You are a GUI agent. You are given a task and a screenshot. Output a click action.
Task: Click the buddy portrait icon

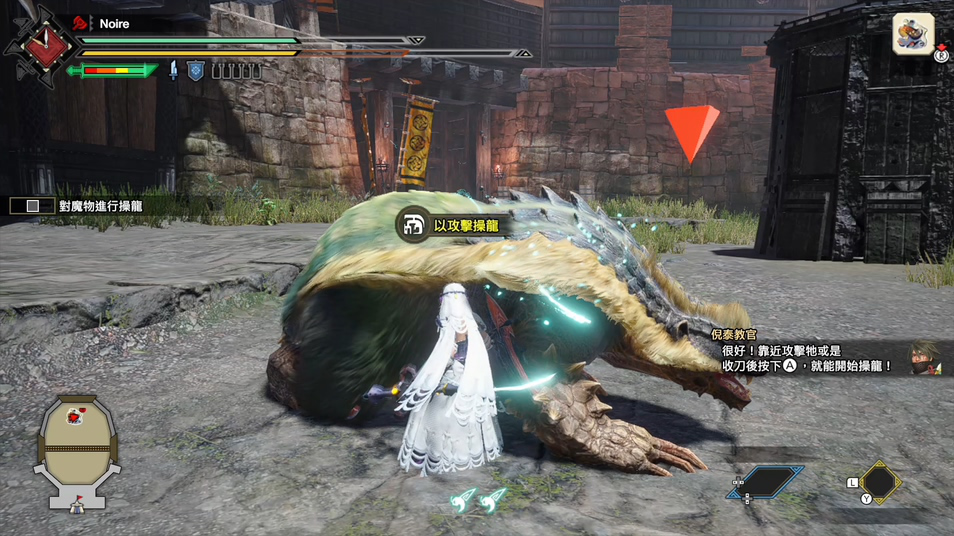[913, 33]
